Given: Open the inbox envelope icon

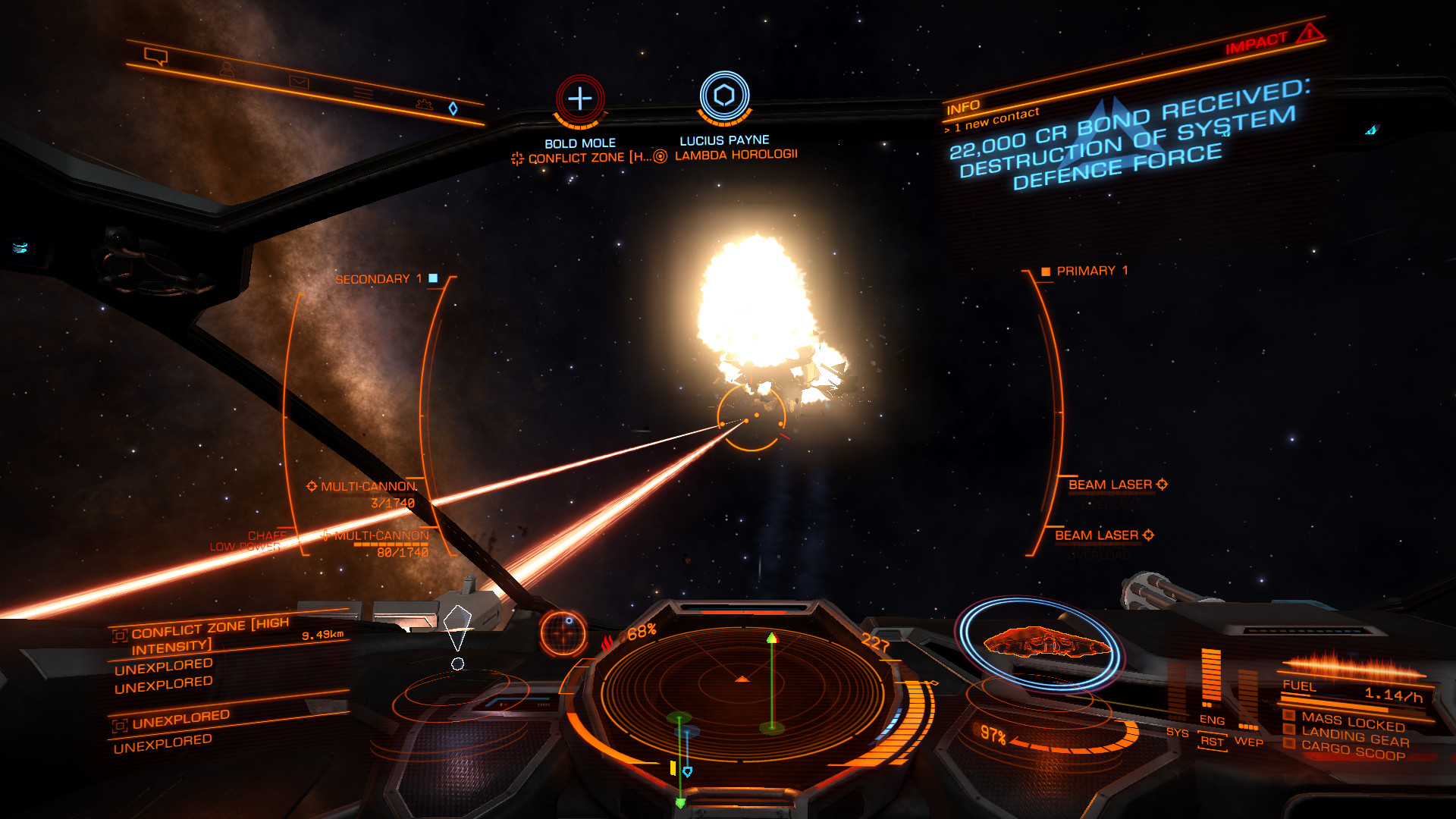Looking at the screenshot, I should [x=299, y=82].
